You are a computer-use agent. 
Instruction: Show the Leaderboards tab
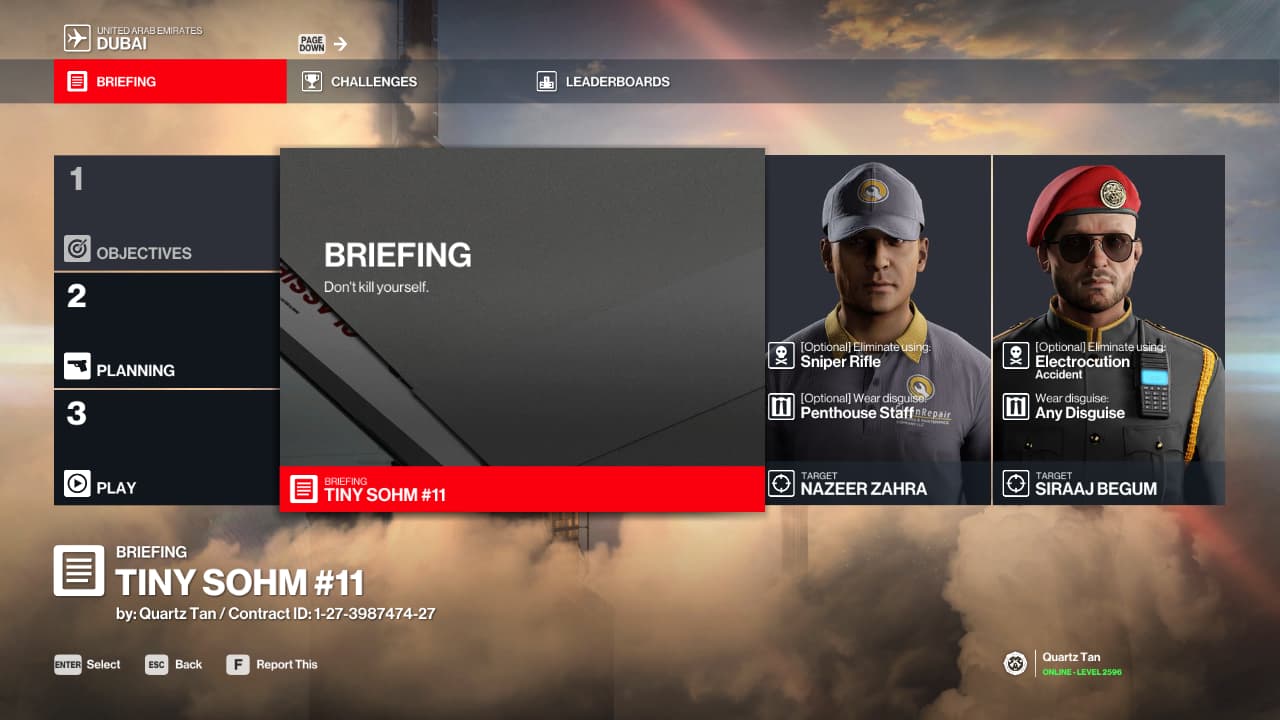616,81
